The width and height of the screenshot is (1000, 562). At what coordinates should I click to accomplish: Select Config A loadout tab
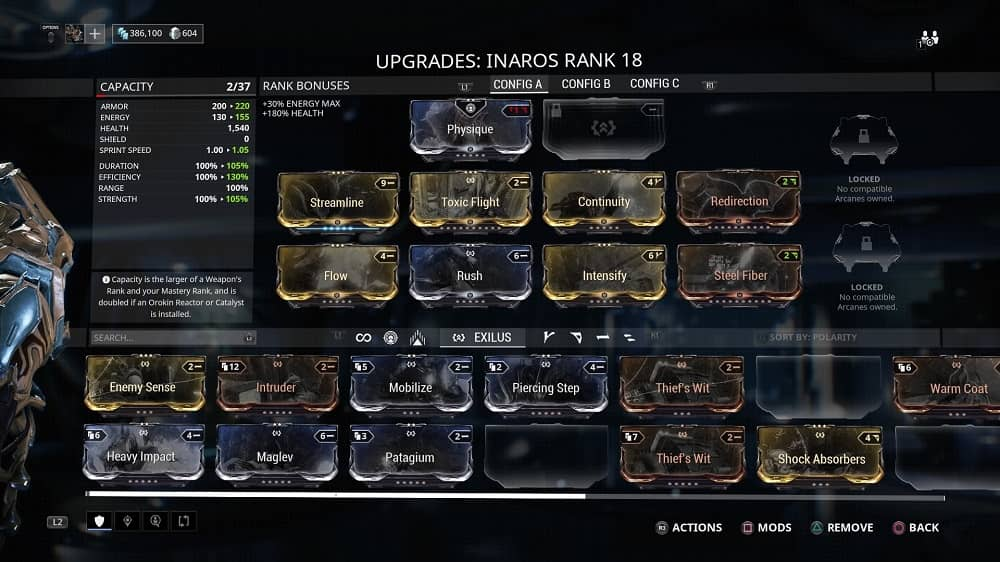(x=517, y=84)
